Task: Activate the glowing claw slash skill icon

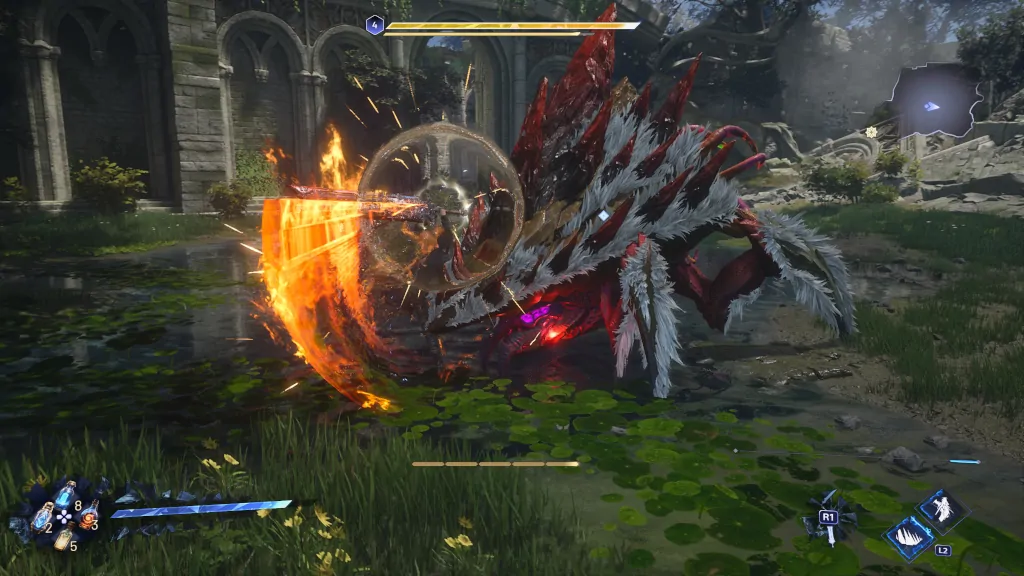Action: pos(909,538)
